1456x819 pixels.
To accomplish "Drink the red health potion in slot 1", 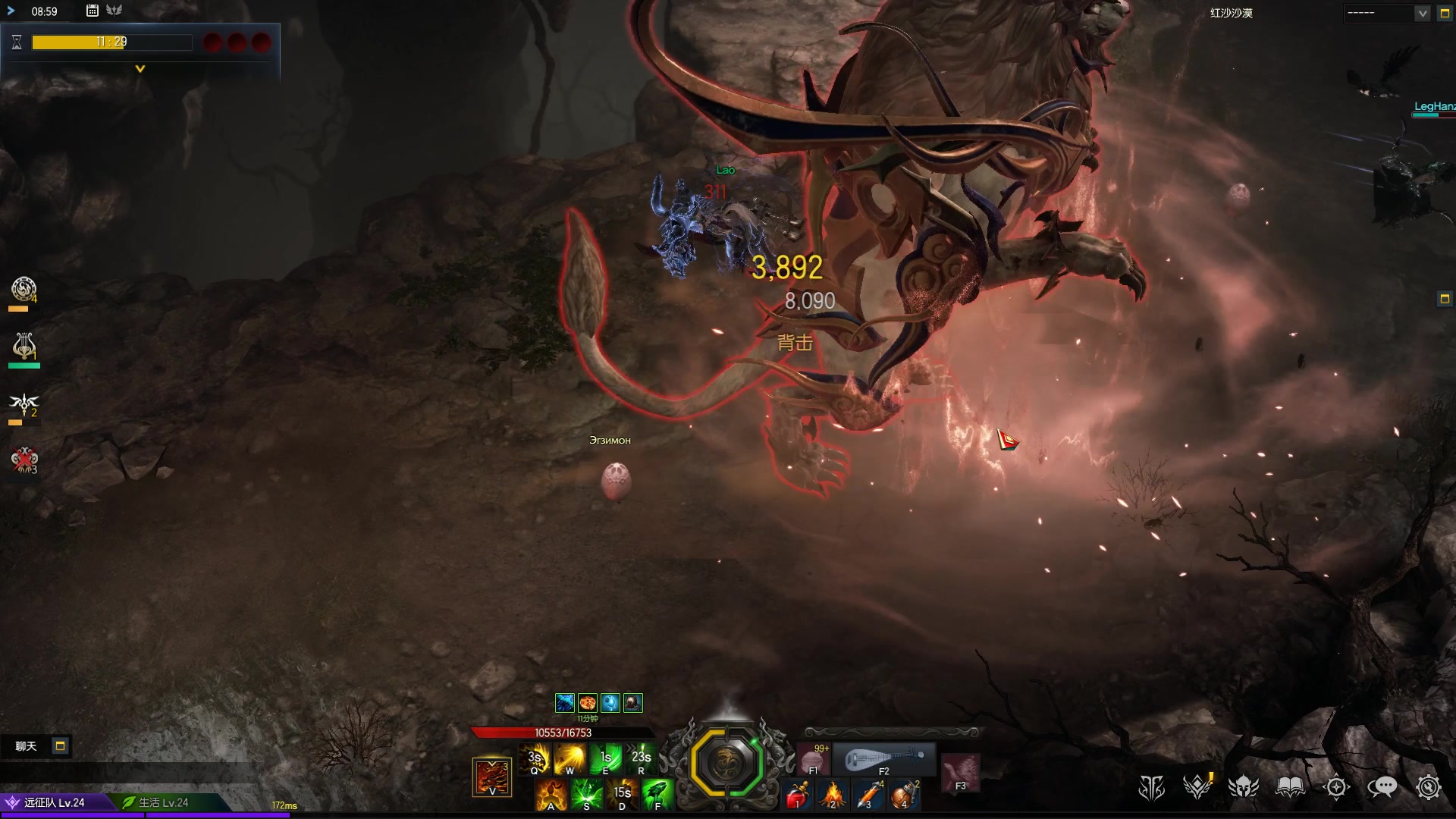I will 796,795.
